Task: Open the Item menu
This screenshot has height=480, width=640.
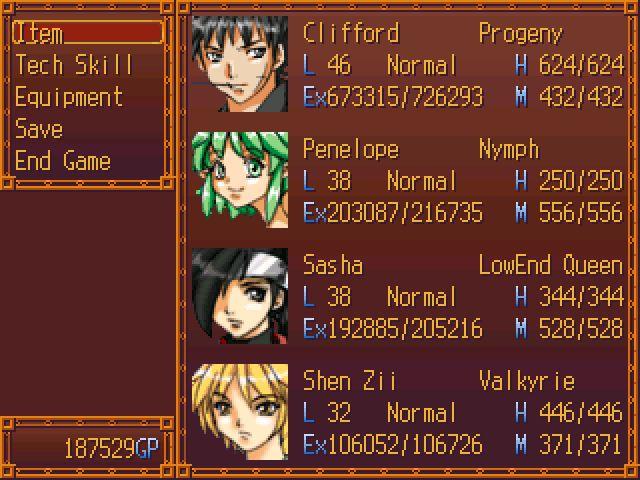Action: (x=86, y=33)
